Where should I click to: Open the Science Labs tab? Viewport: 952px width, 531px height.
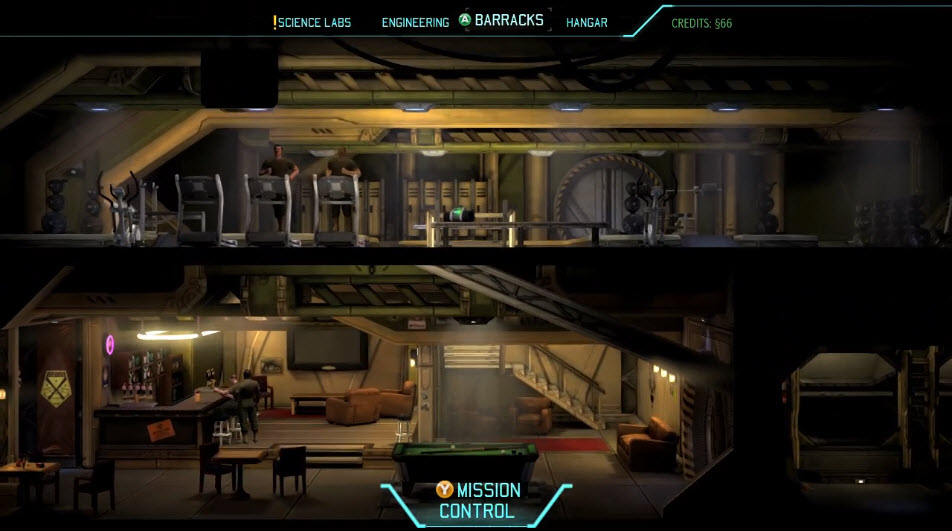point(315,22)
